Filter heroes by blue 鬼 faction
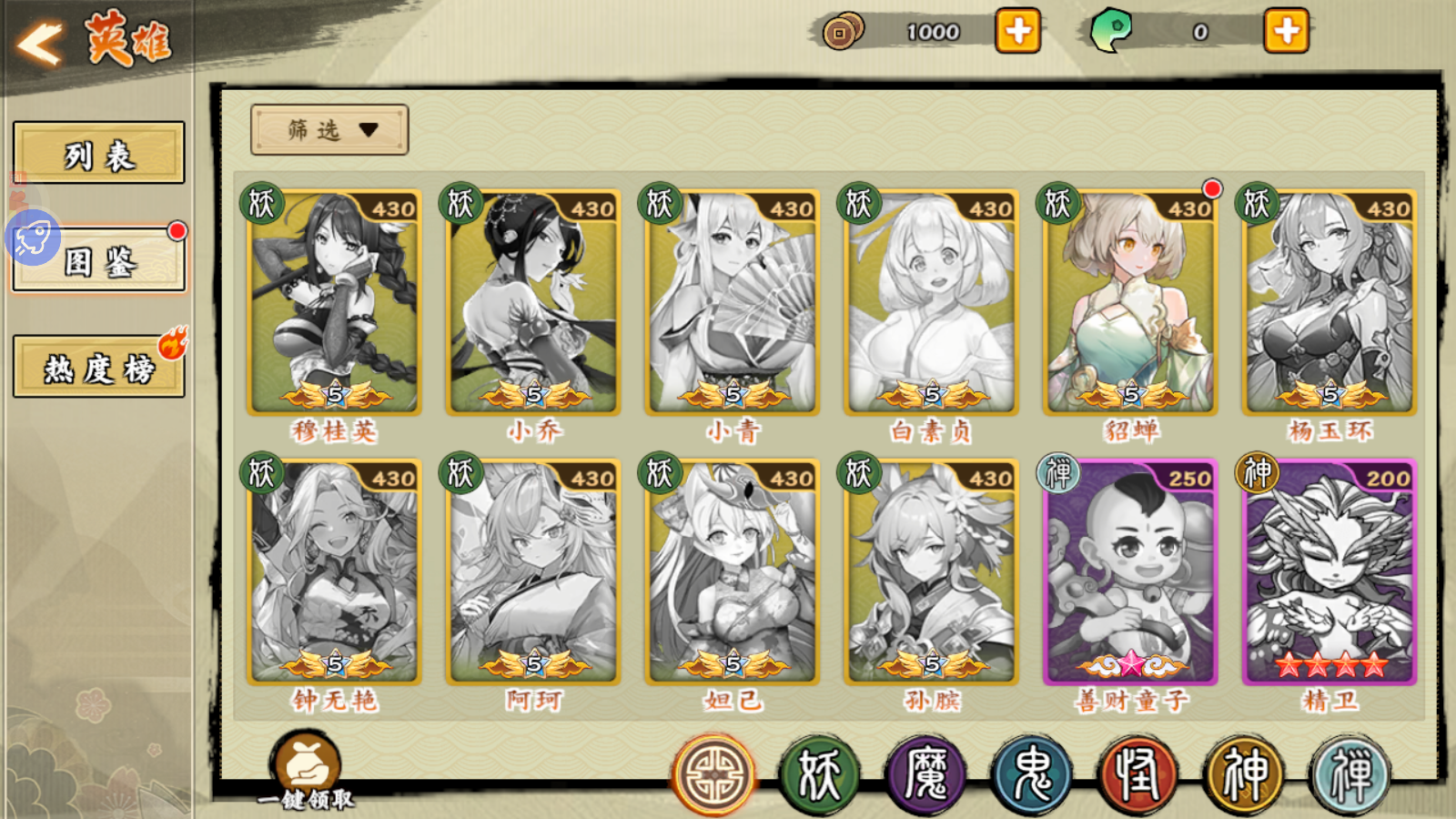Viewport: 1456px width, 819px height. pos(1032,775)
